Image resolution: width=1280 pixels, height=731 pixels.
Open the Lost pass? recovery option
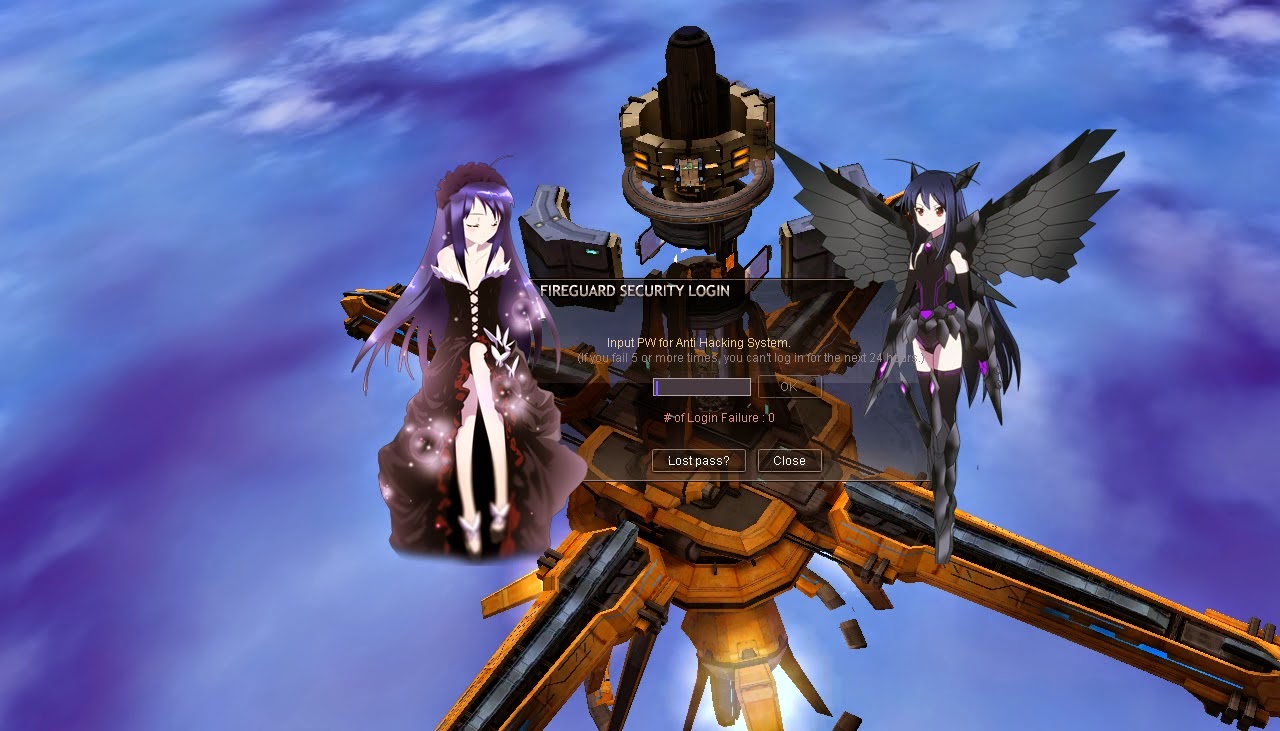click(697, 461)
